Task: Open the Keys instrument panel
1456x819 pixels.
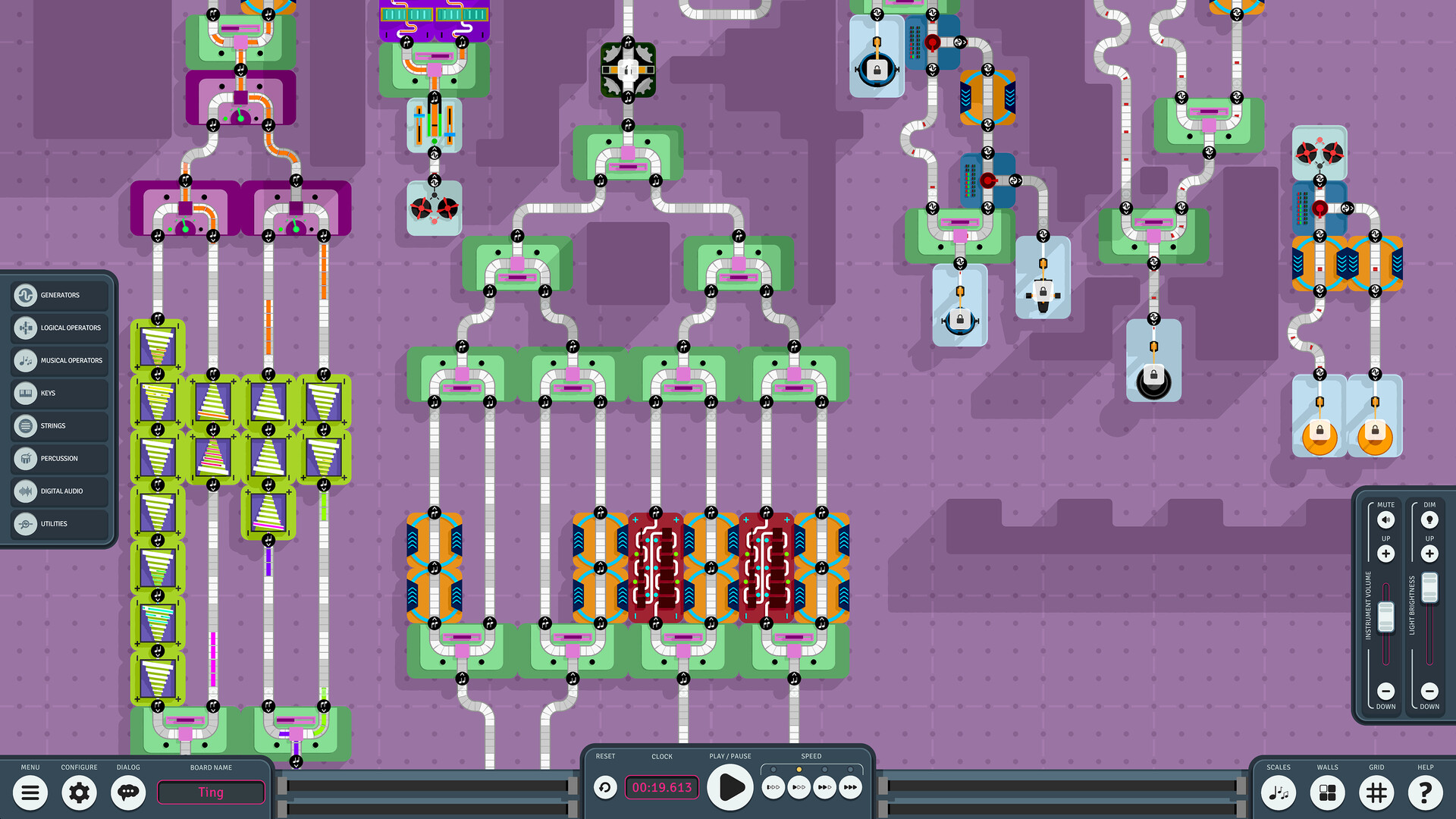Action: 26,393
